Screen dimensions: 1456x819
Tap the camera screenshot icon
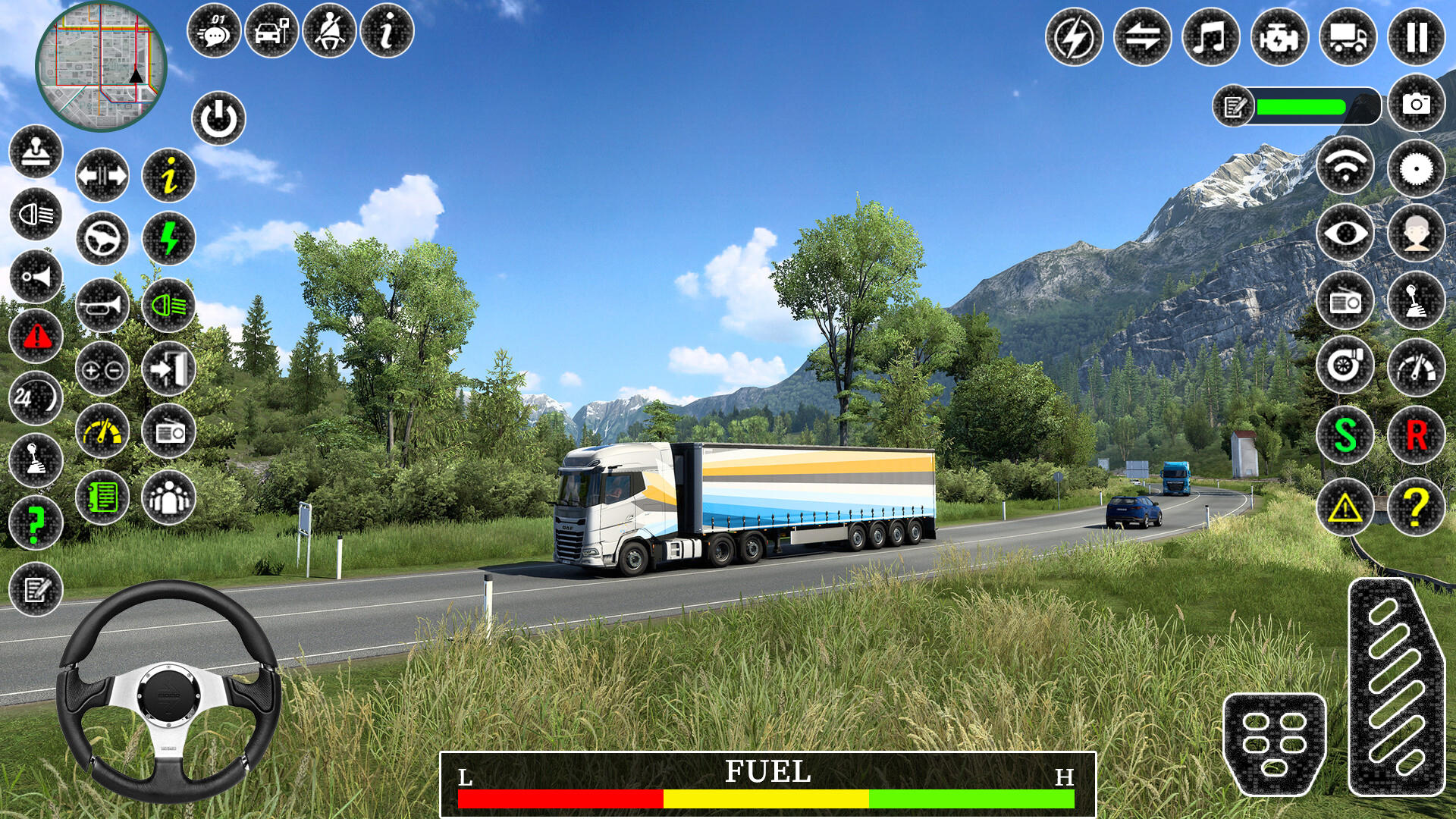[1416, 104]
